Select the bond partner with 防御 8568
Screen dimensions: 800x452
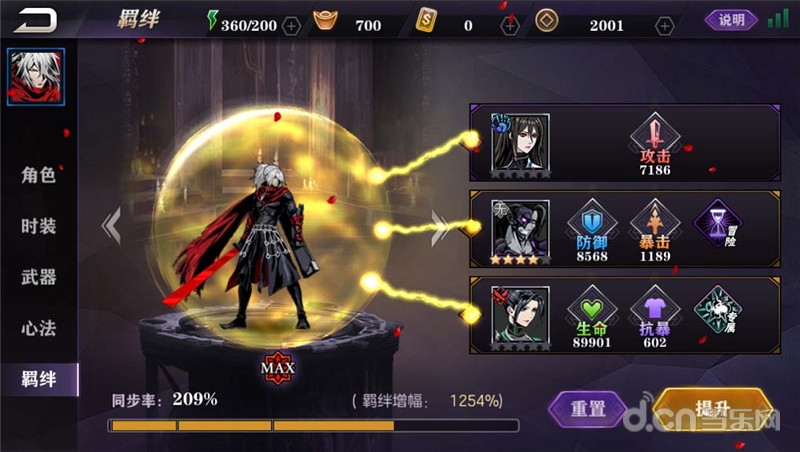[520, 229]
